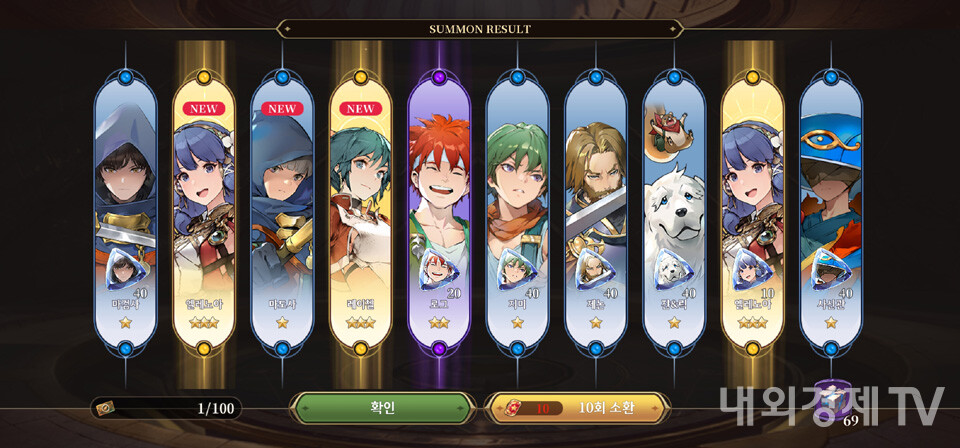Select the hooded dark-haired swordsman card
The image size is (960, 448).
pyautogui.click(x=126, y=210)
